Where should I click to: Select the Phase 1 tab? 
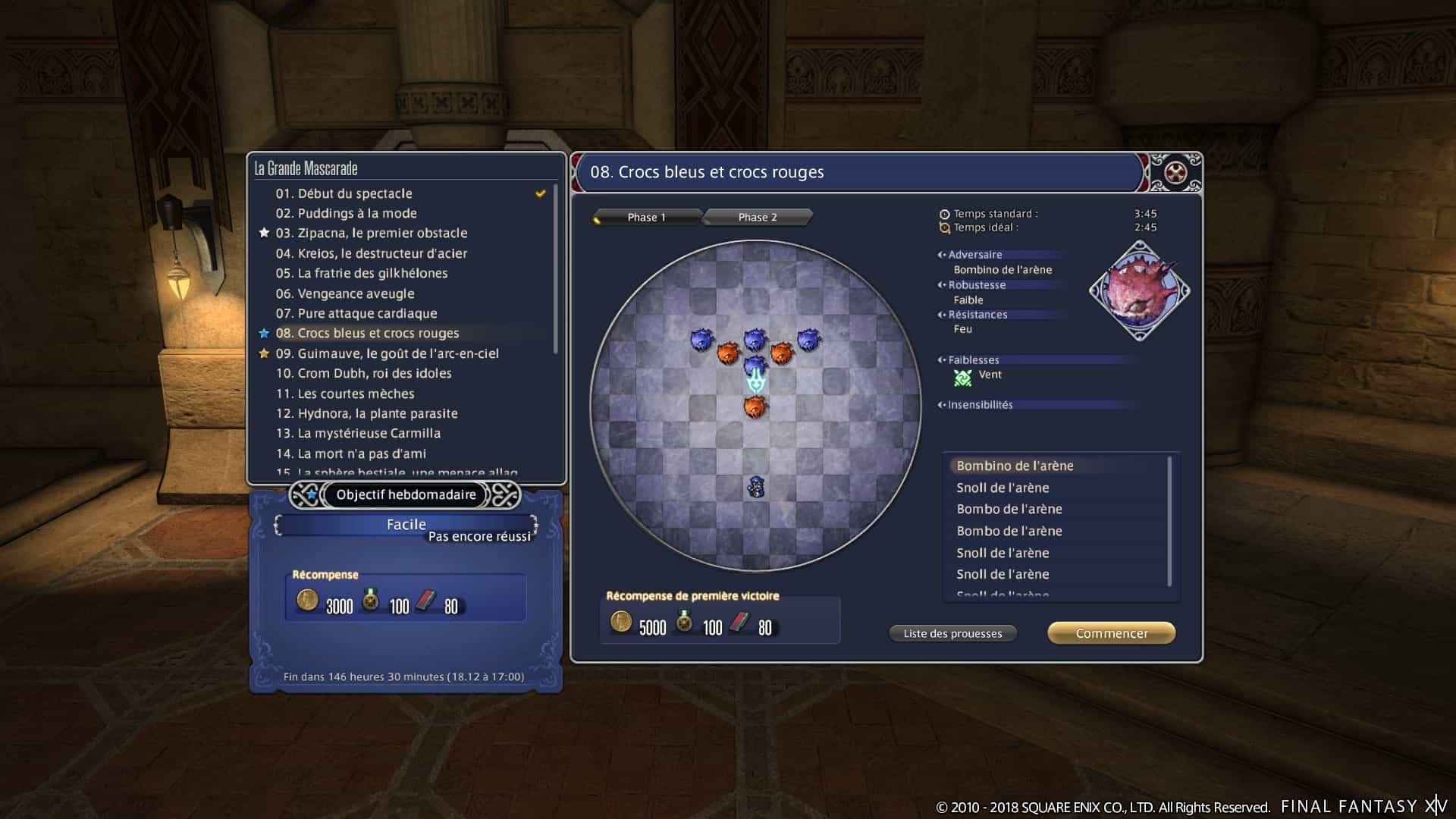pyautogui.click(x=646, y=218)
